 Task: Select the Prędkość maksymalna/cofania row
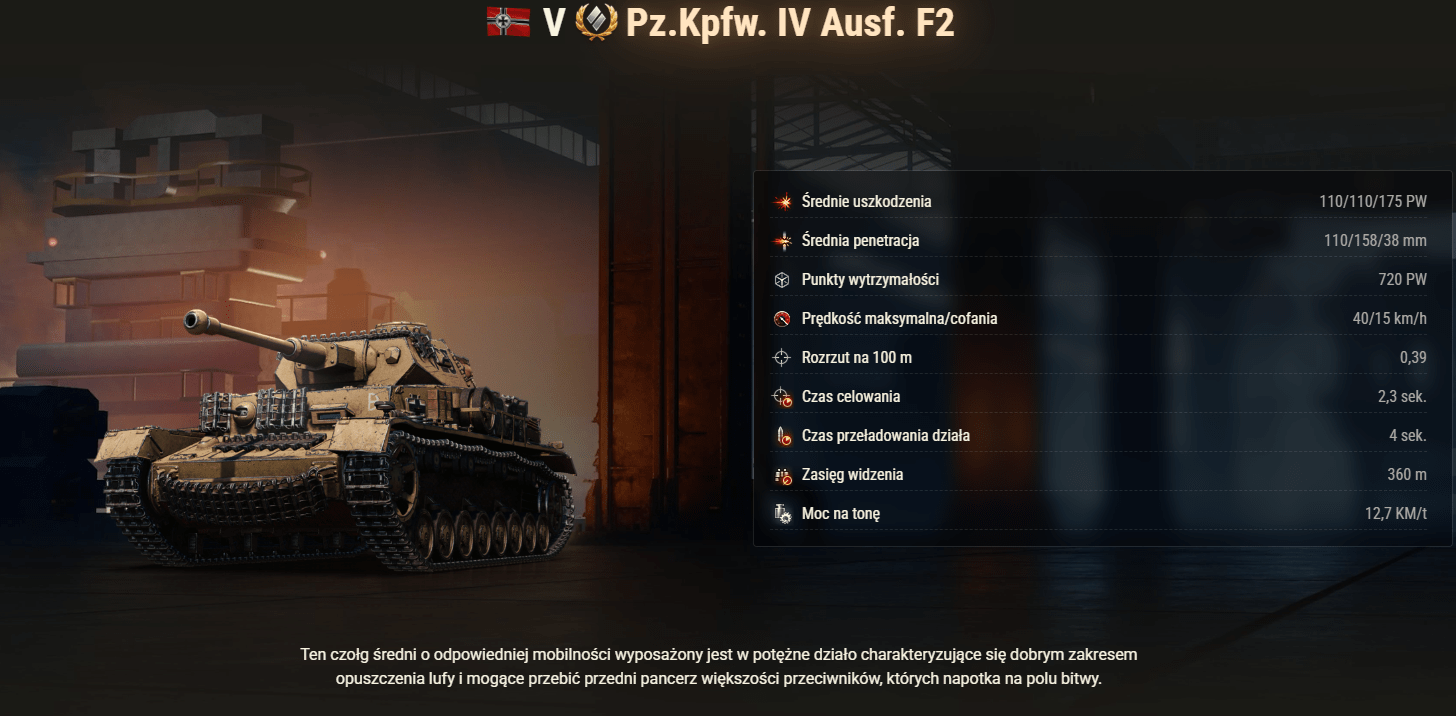tap(1100, 319)
